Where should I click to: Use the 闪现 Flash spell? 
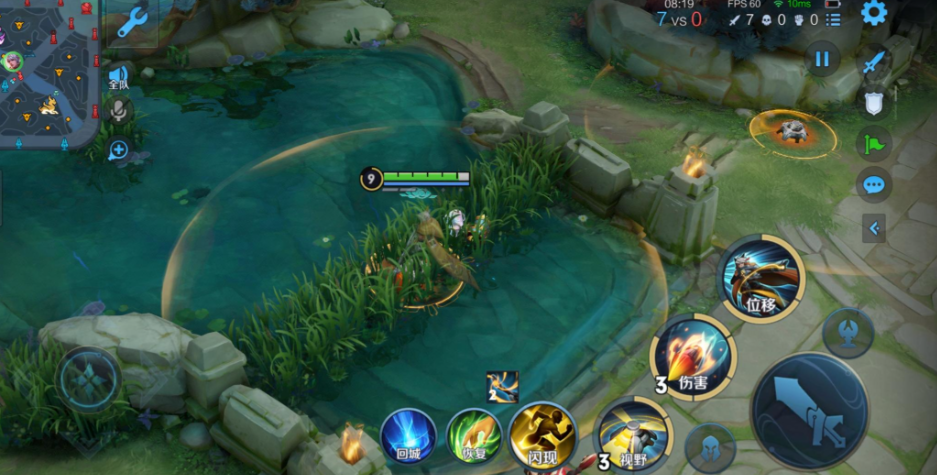pyautogui.click(x=541, y=437)
